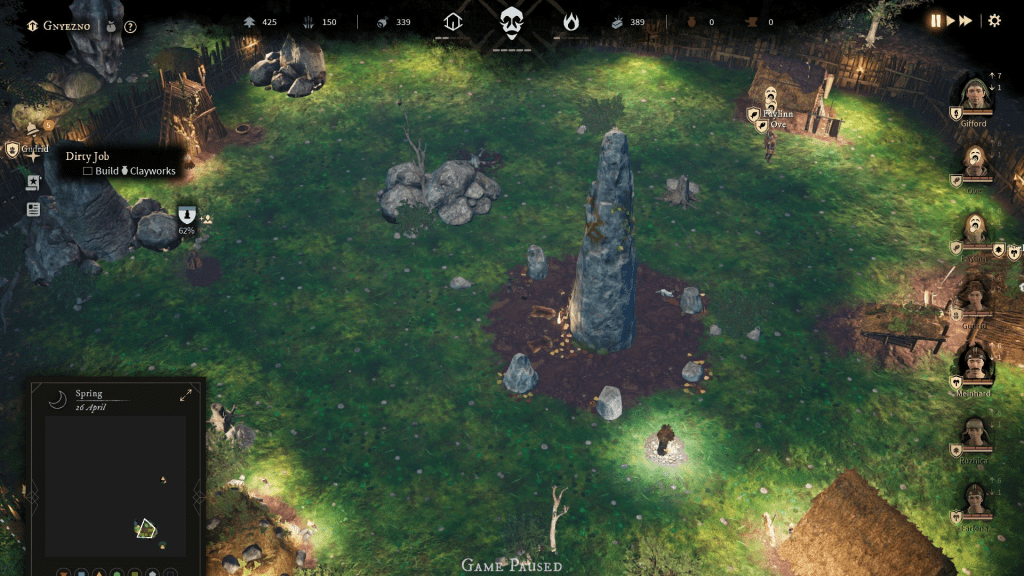Open the starred quest log icon
This screenshot has height=576, width=1024.
click(33, 183)
